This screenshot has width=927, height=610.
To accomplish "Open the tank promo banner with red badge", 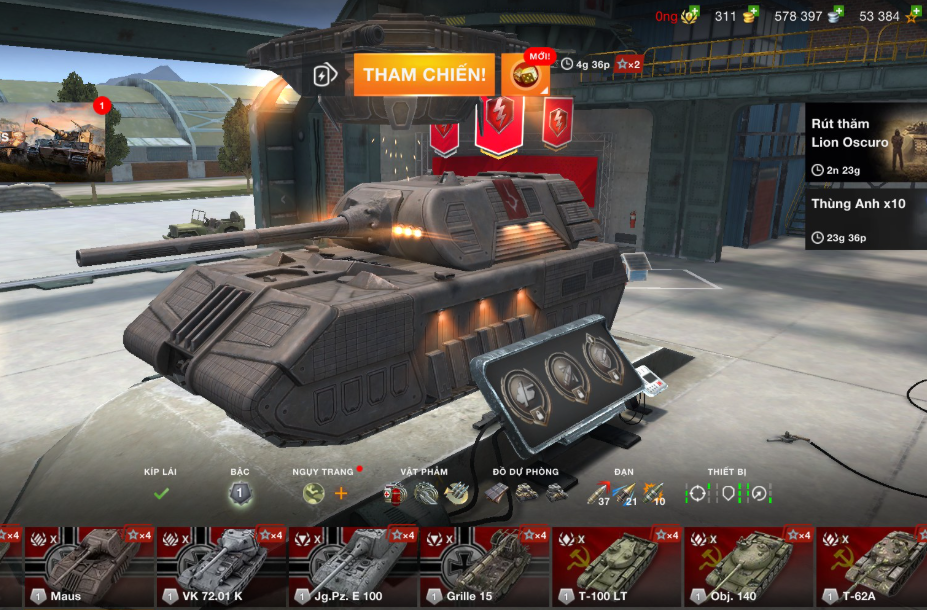I will pos(52,138).
